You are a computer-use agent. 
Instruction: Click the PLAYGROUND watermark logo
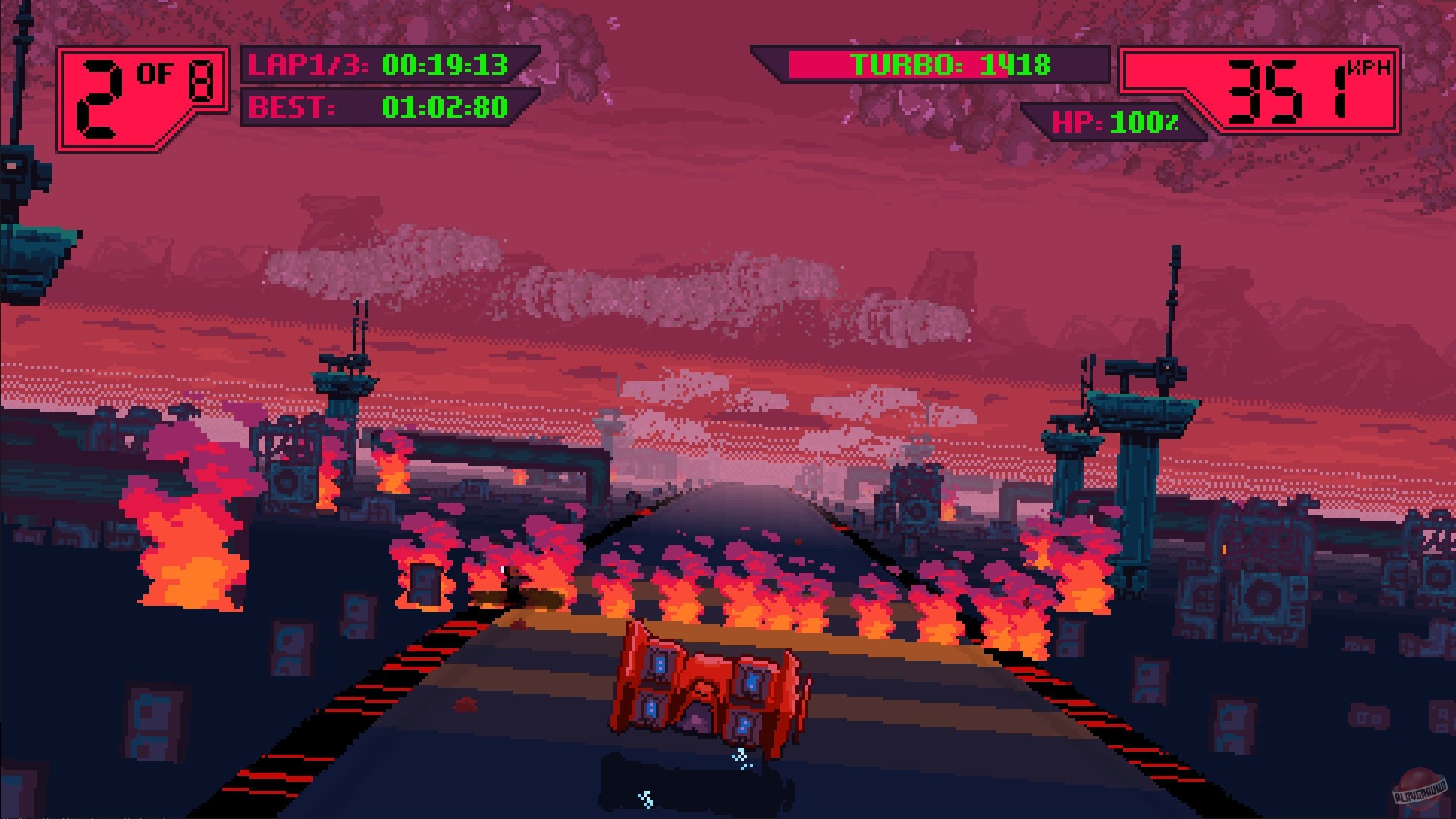[1417, 789]
